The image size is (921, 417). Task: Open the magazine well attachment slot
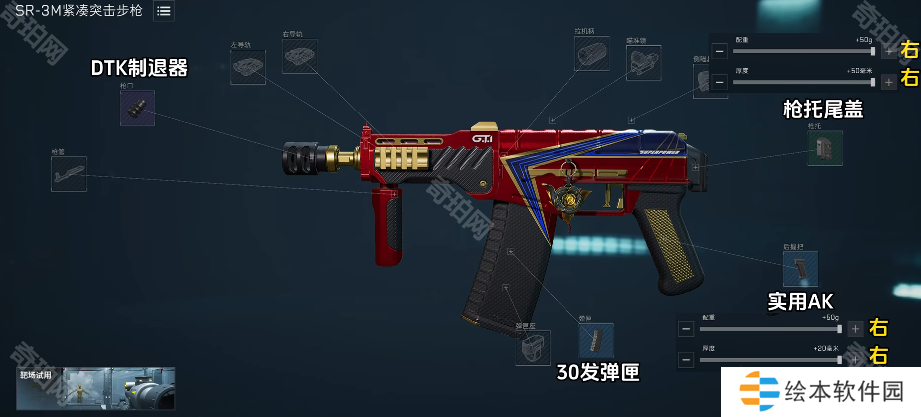pos(533,347)
